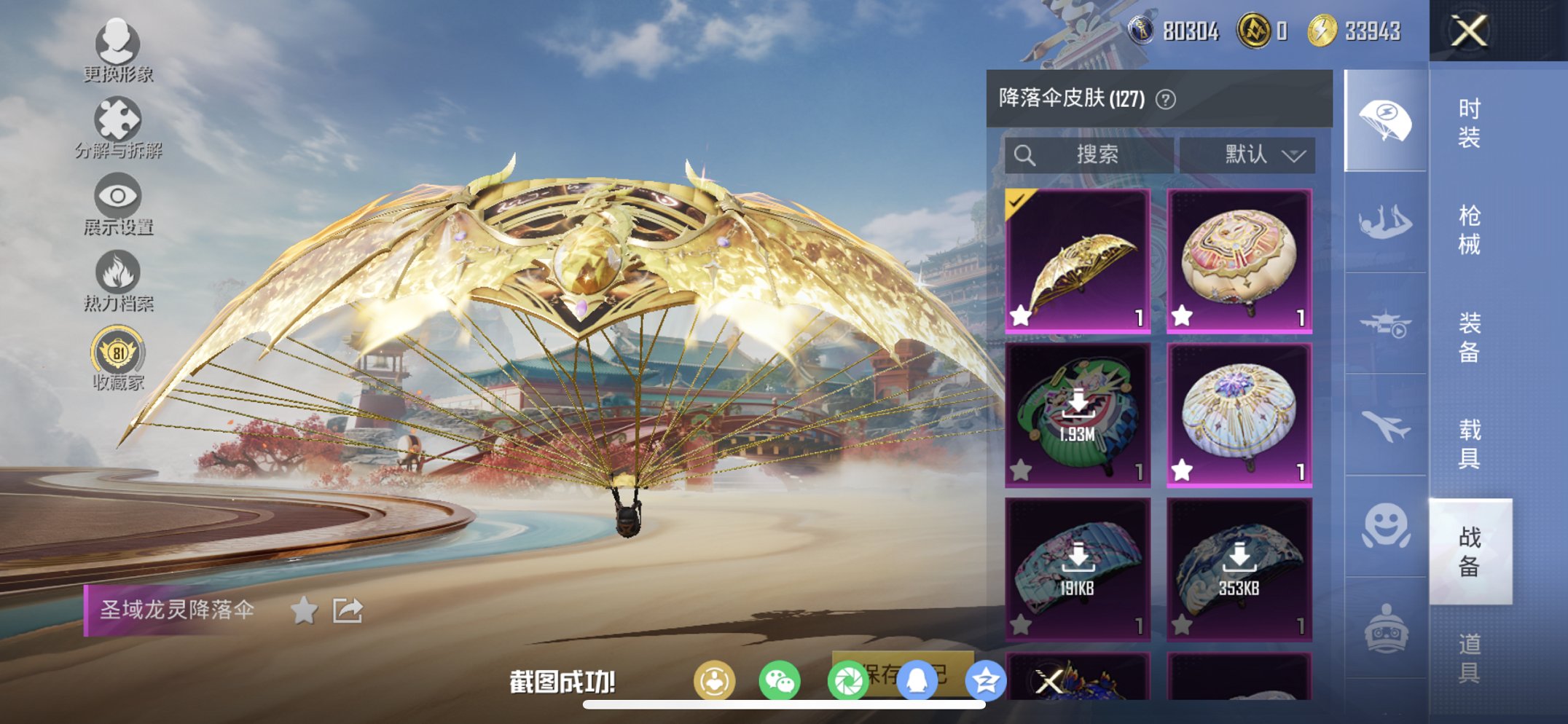Open the parachute skins help question mark
1568x724 pixels.
point(1167,98)
